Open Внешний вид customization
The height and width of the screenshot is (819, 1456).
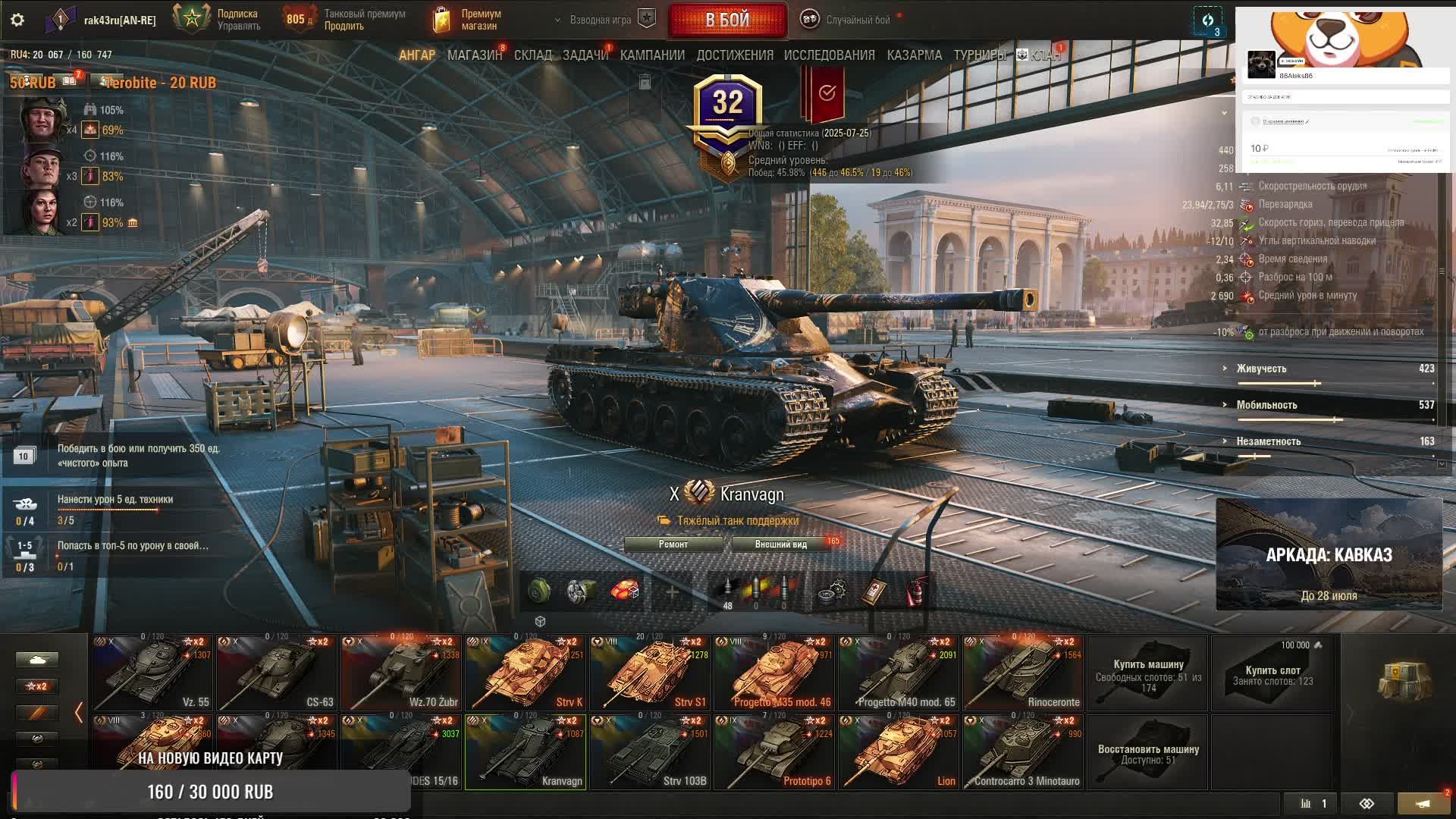tap(780, 544)
